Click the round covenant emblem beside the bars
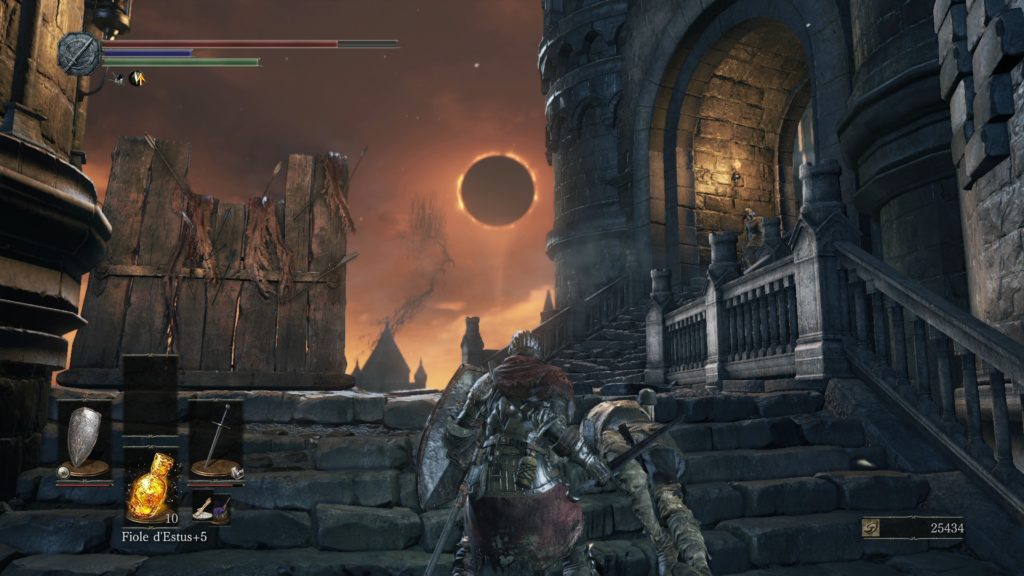Image resolution: width=1024 pixels, height=576 pixels. click(x=78, y=54)
